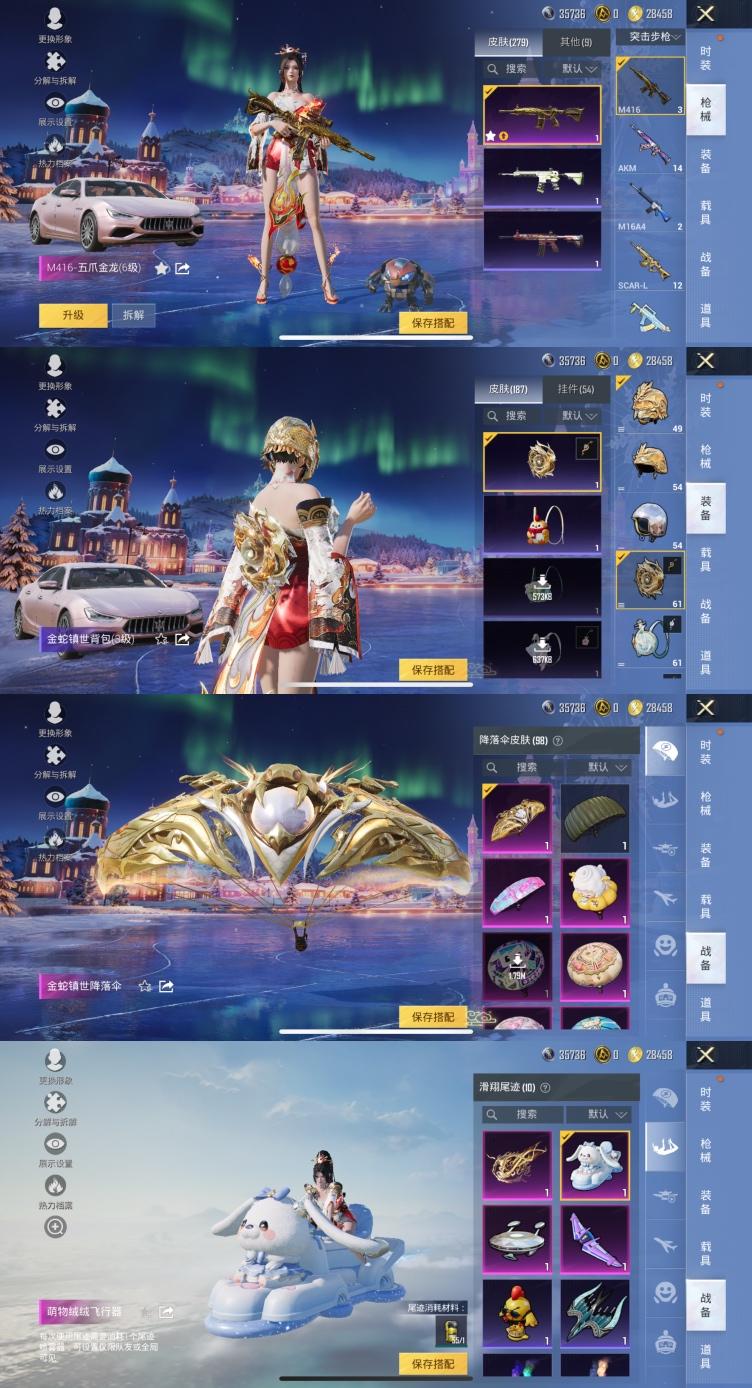752x1388 pixels.
Task: Select the red bunny backpack skin
Action: (542, 524)
